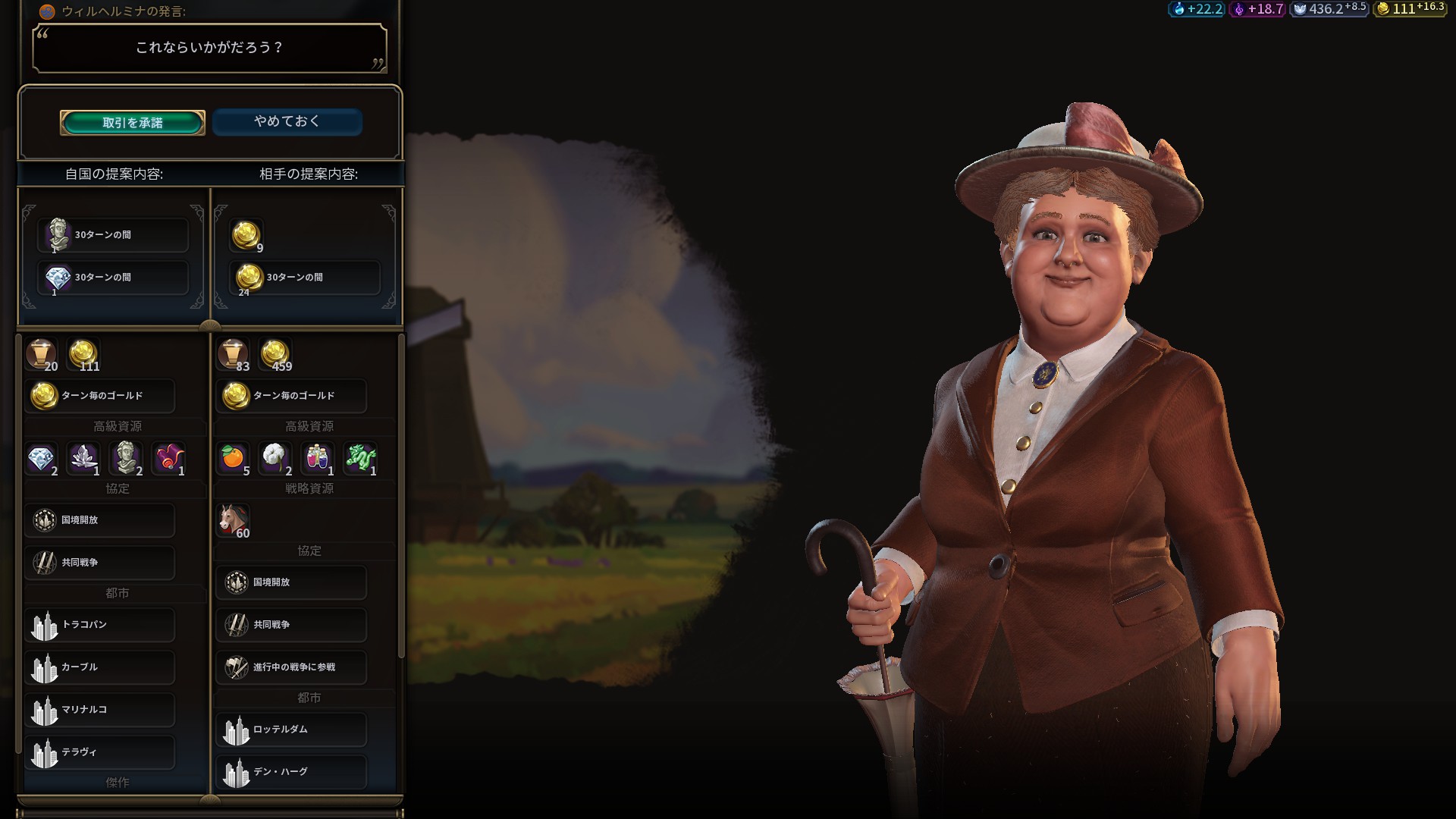Request the city デン・ハーグ

[x=291, y=772]
